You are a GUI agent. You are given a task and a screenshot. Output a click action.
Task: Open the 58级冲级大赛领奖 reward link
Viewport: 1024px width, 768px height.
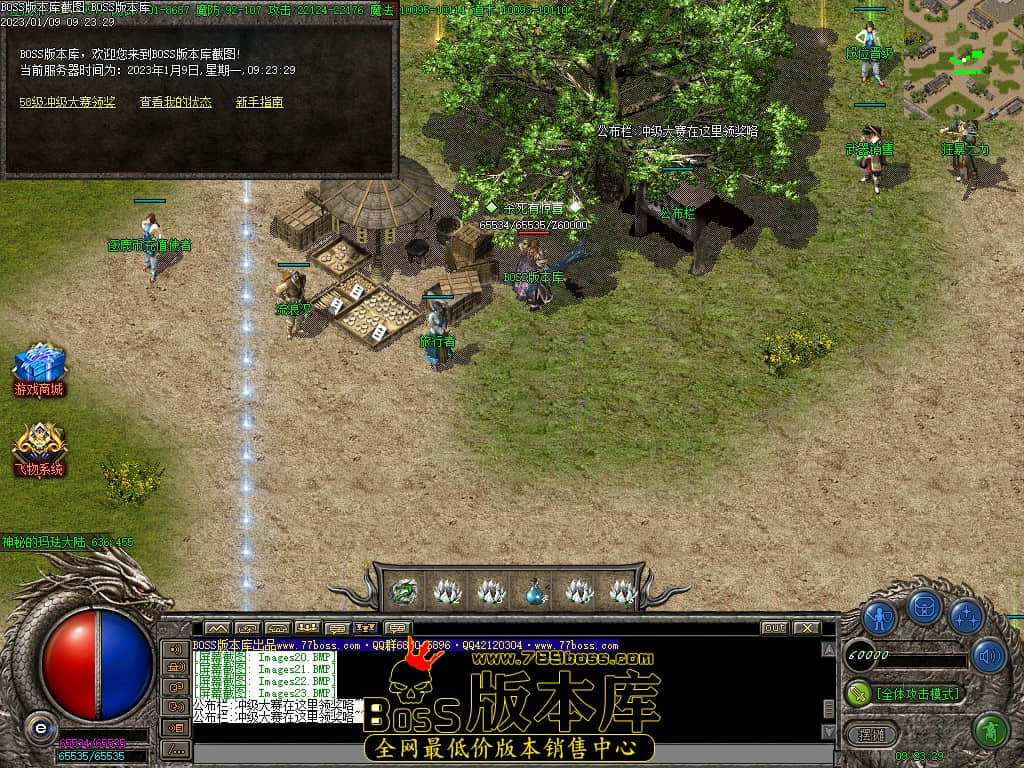tap(67, 102)
